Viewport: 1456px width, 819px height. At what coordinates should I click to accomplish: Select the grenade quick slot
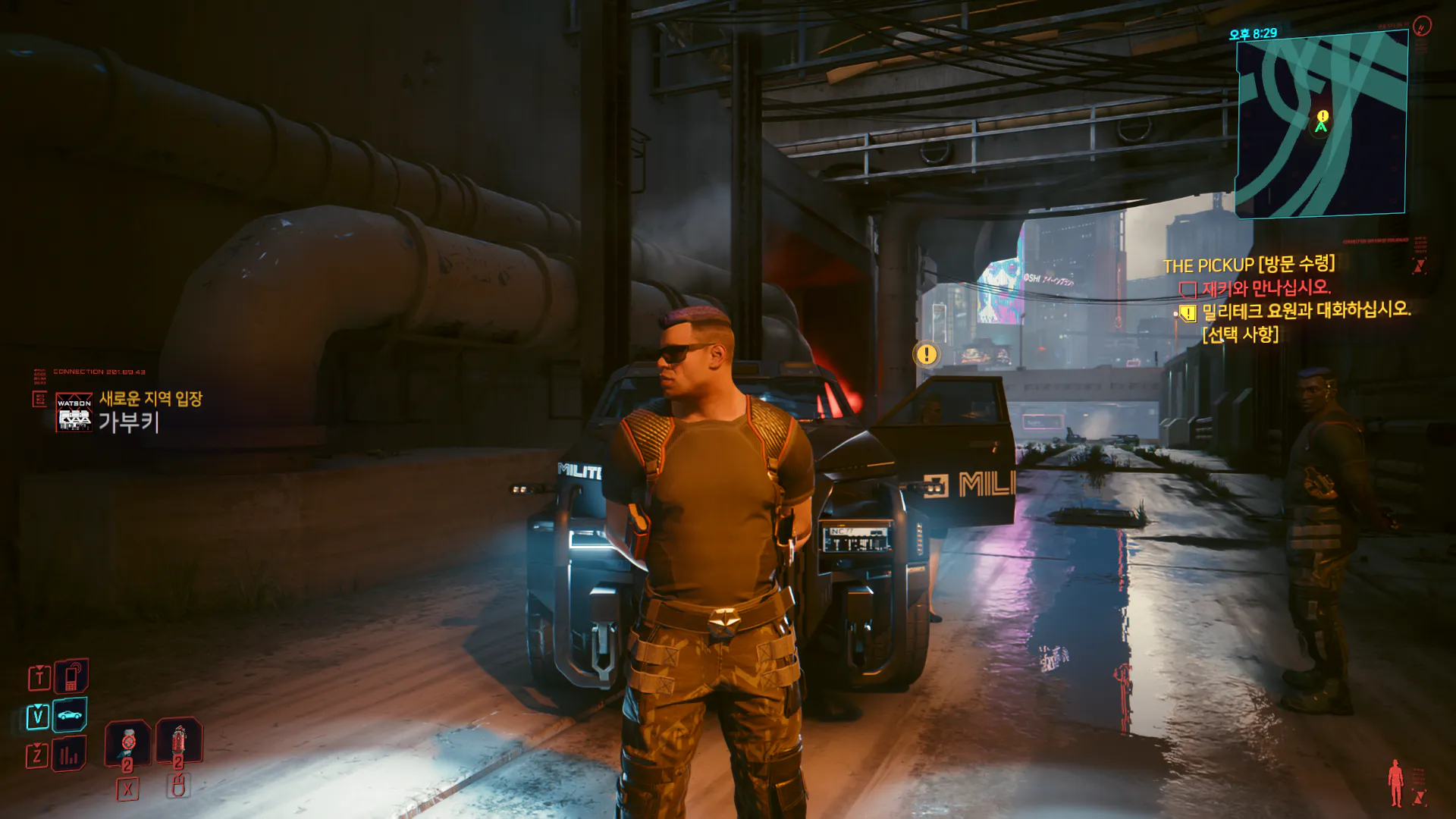(x=179, y=740)
